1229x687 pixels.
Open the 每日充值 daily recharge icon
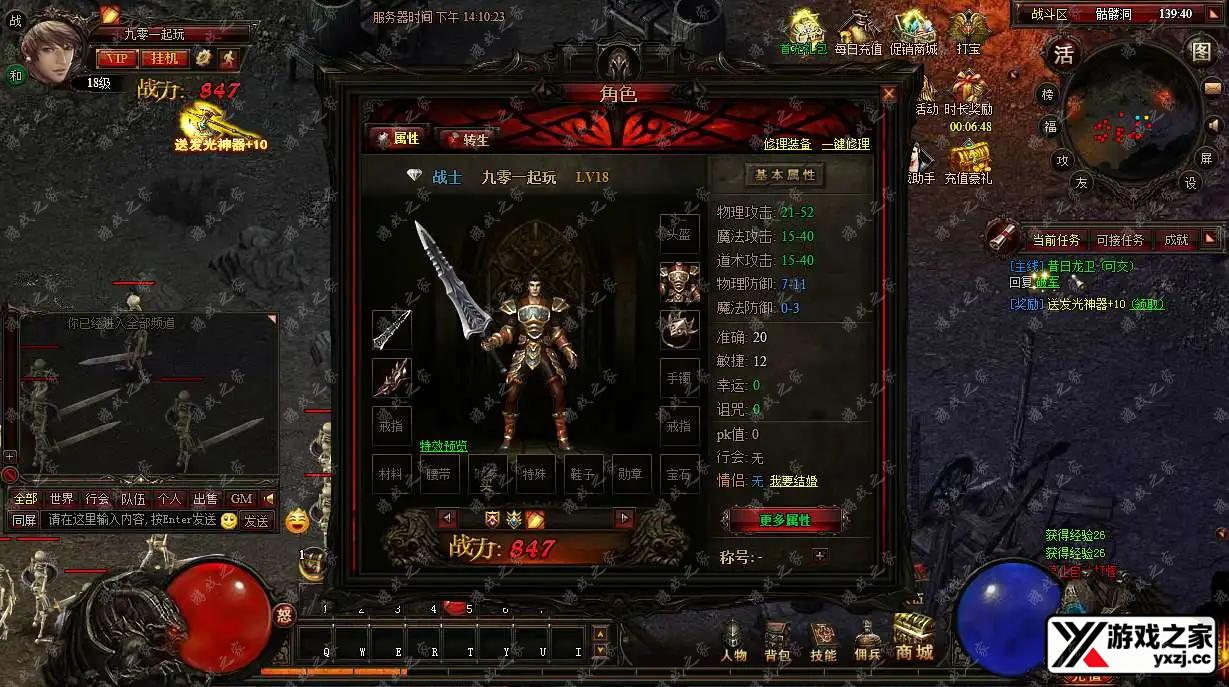tap(858, 33)
